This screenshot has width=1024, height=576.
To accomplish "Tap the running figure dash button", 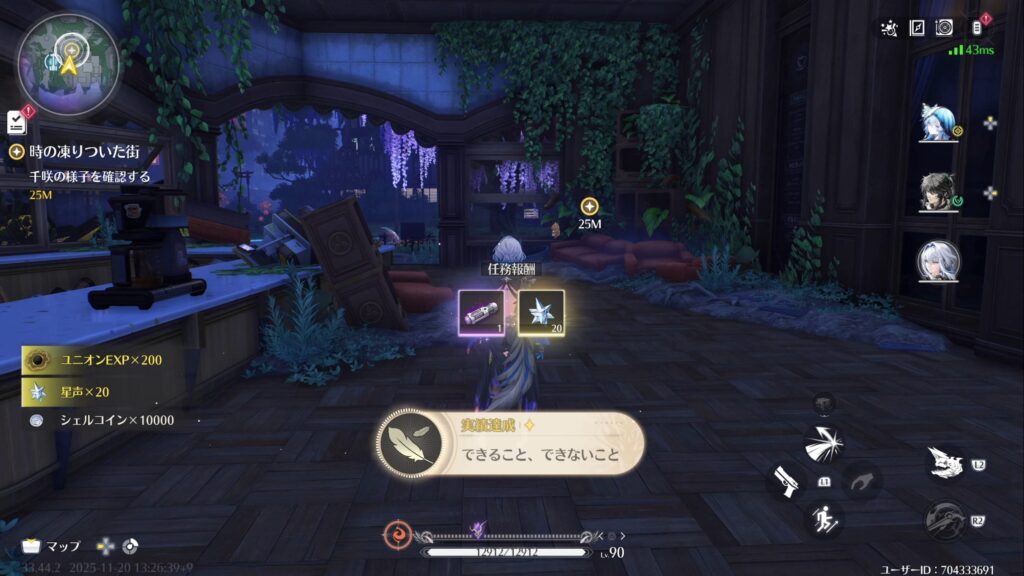I will coord(825,518).
